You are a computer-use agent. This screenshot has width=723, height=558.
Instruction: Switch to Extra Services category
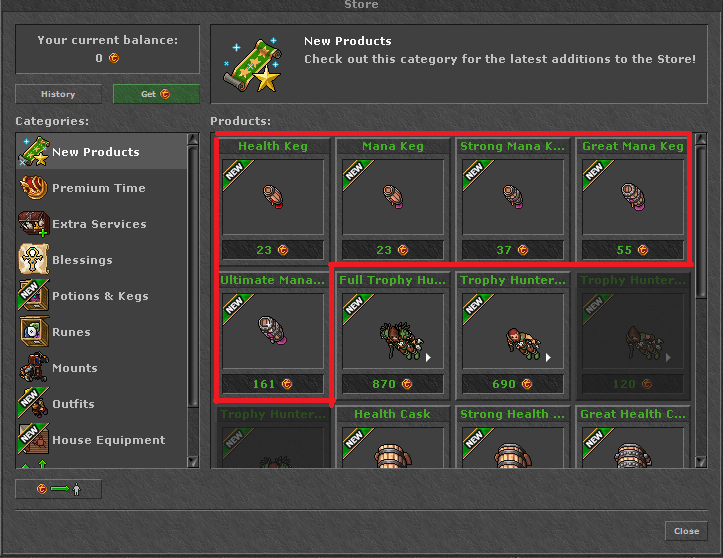click(x=99, y=224)
